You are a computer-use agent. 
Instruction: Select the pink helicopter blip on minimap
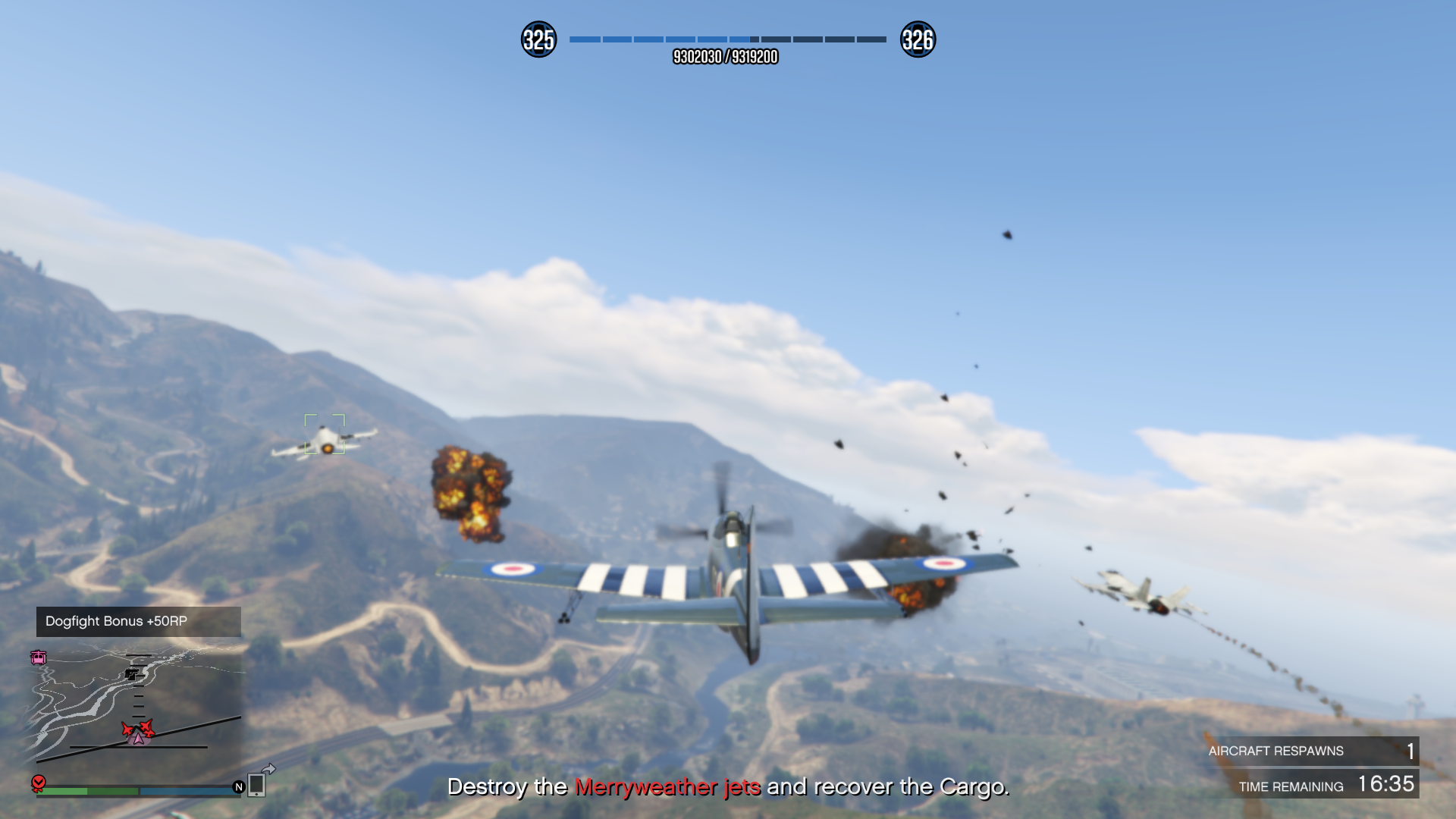[x=39, y=657]
